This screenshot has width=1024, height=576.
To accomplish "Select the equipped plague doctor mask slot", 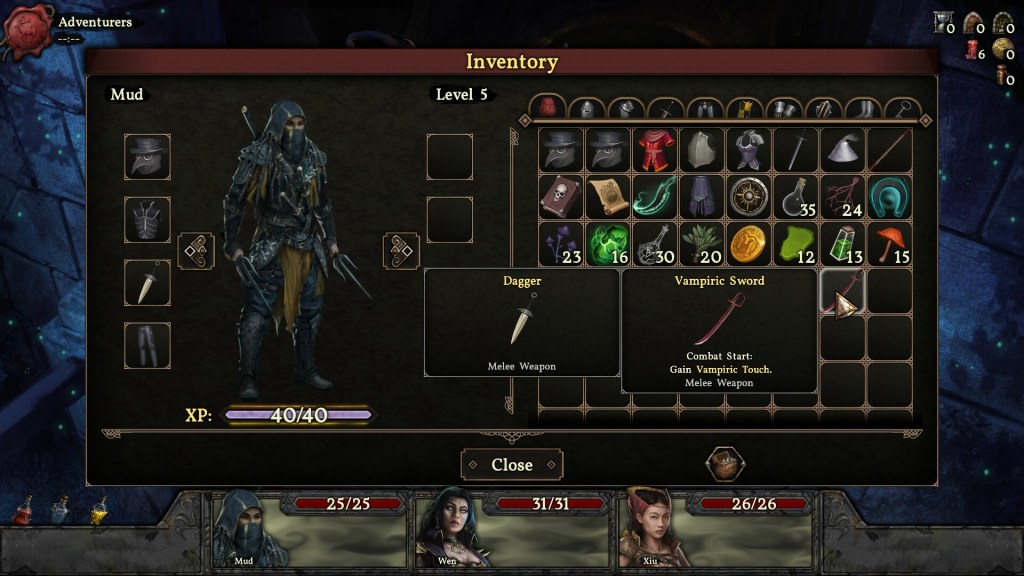I will (147, 156).
